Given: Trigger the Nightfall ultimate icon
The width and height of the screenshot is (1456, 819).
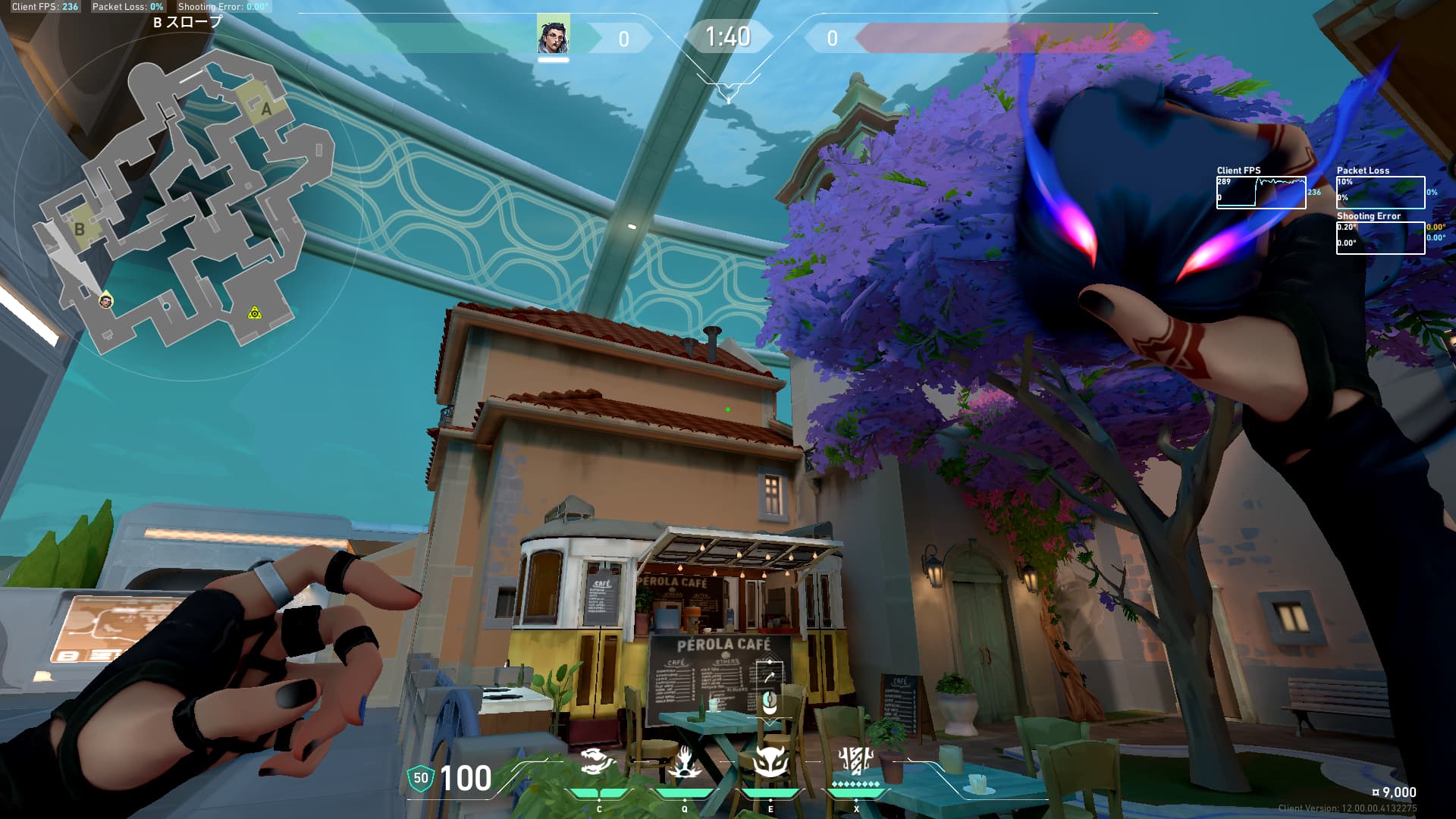Looking at the screenshot, I should point(856,761).
